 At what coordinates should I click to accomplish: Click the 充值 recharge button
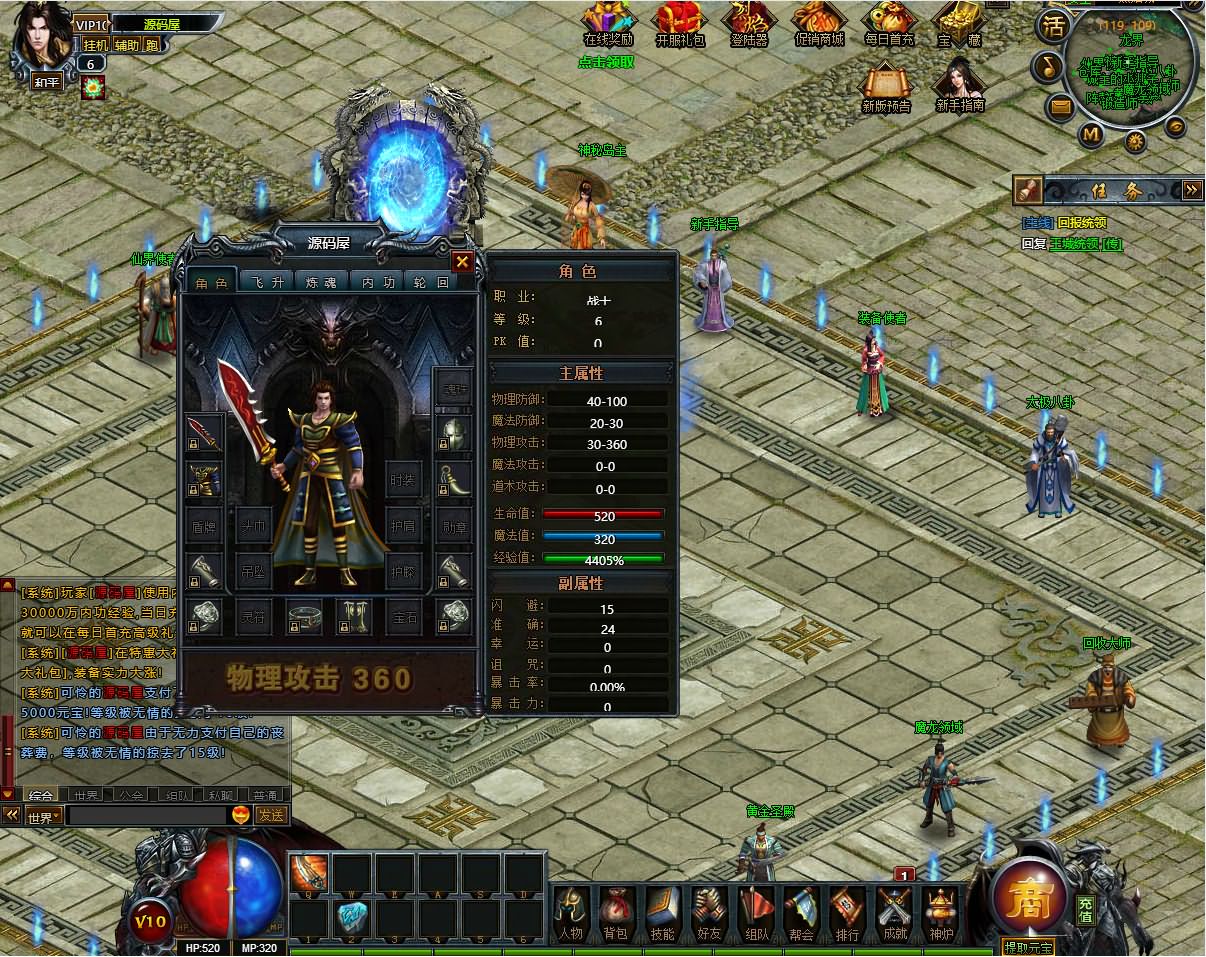click(x=1085, y=909)
